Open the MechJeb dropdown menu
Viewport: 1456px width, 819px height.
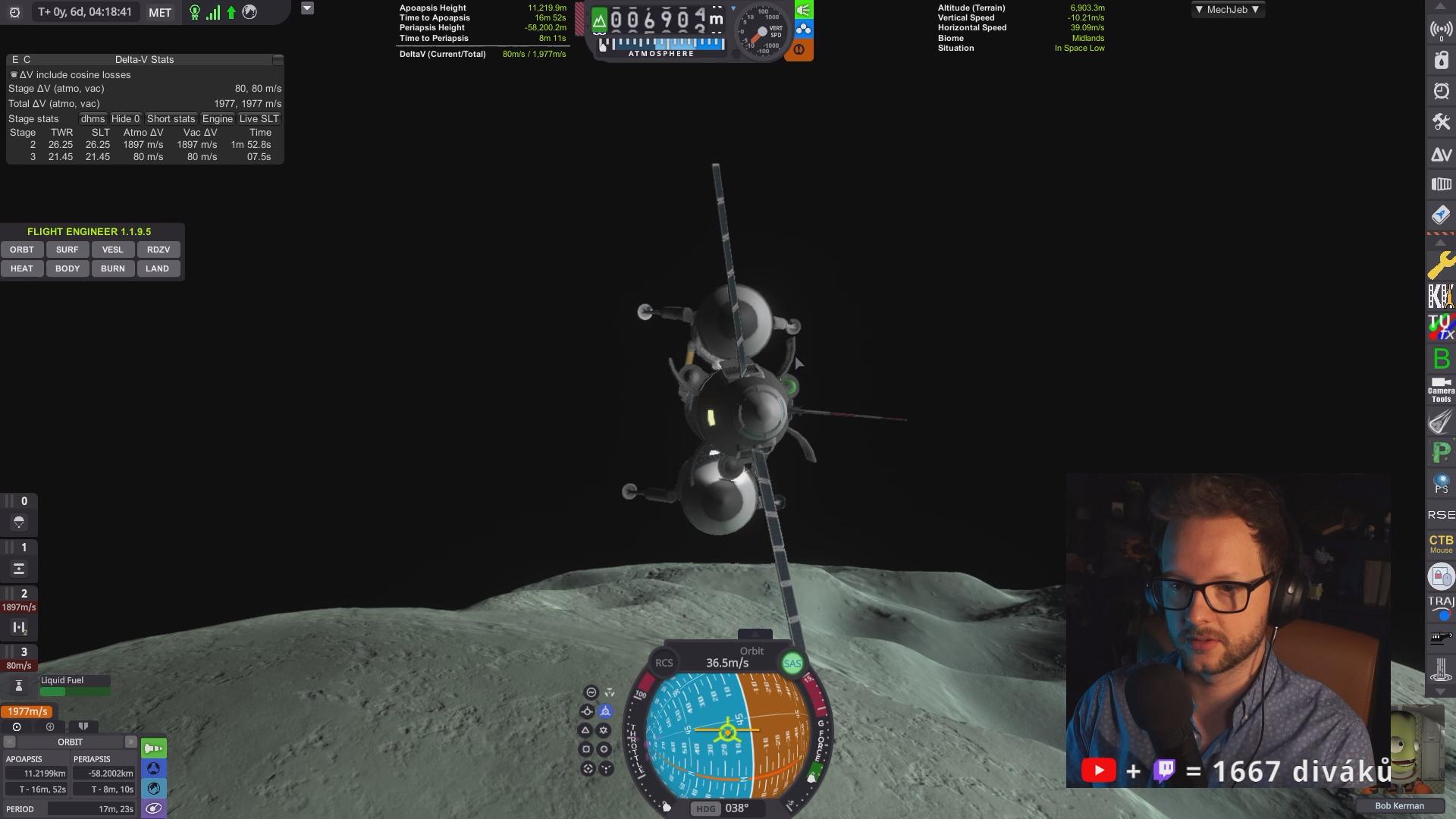click(x=1227, y=10)
